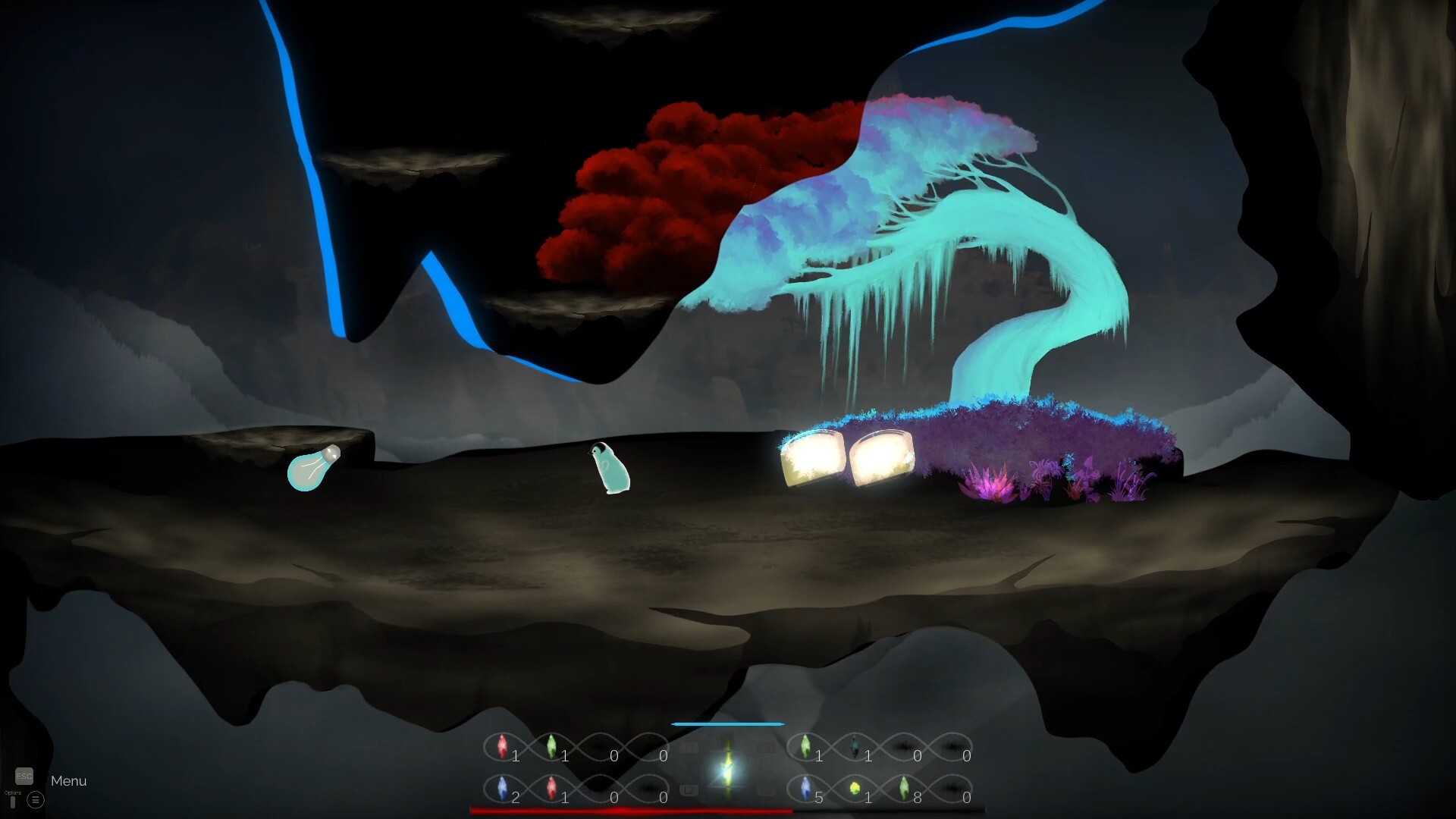Select the blue crystal seed slot
Image resolution: width=1456 pixels, height=819 pixels.
click(501, 789)
